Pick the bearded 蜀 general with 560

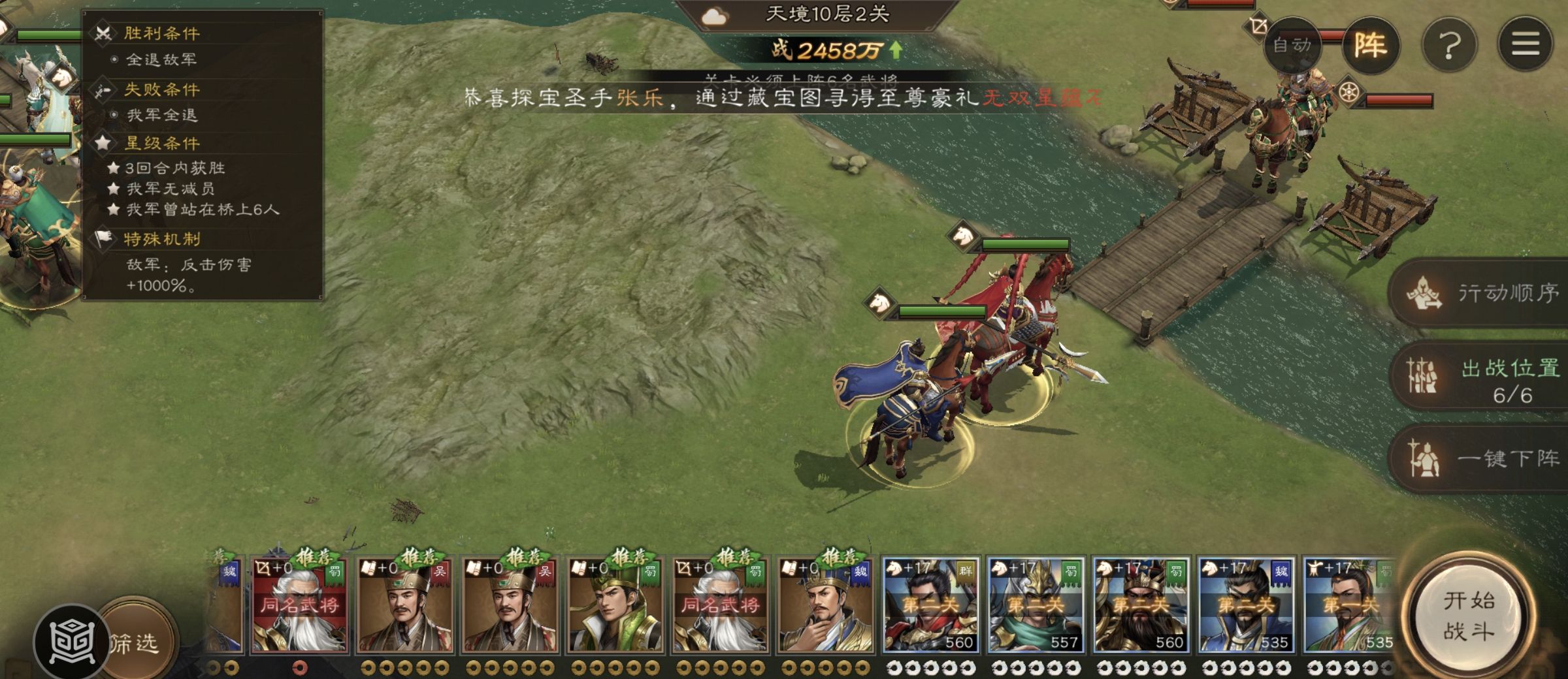click(x=1141, y=605)
